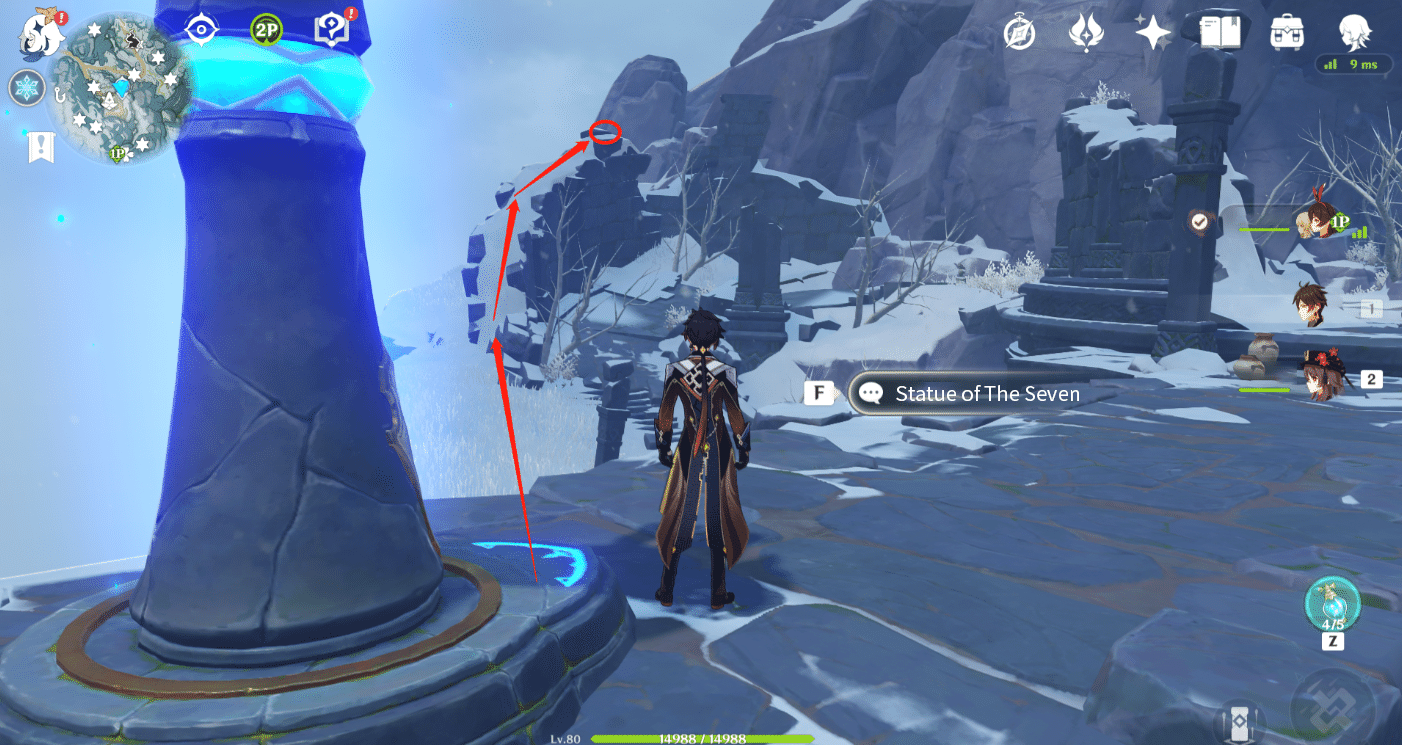
Task: Open the Events overview wings icon
Action: 1087,32
